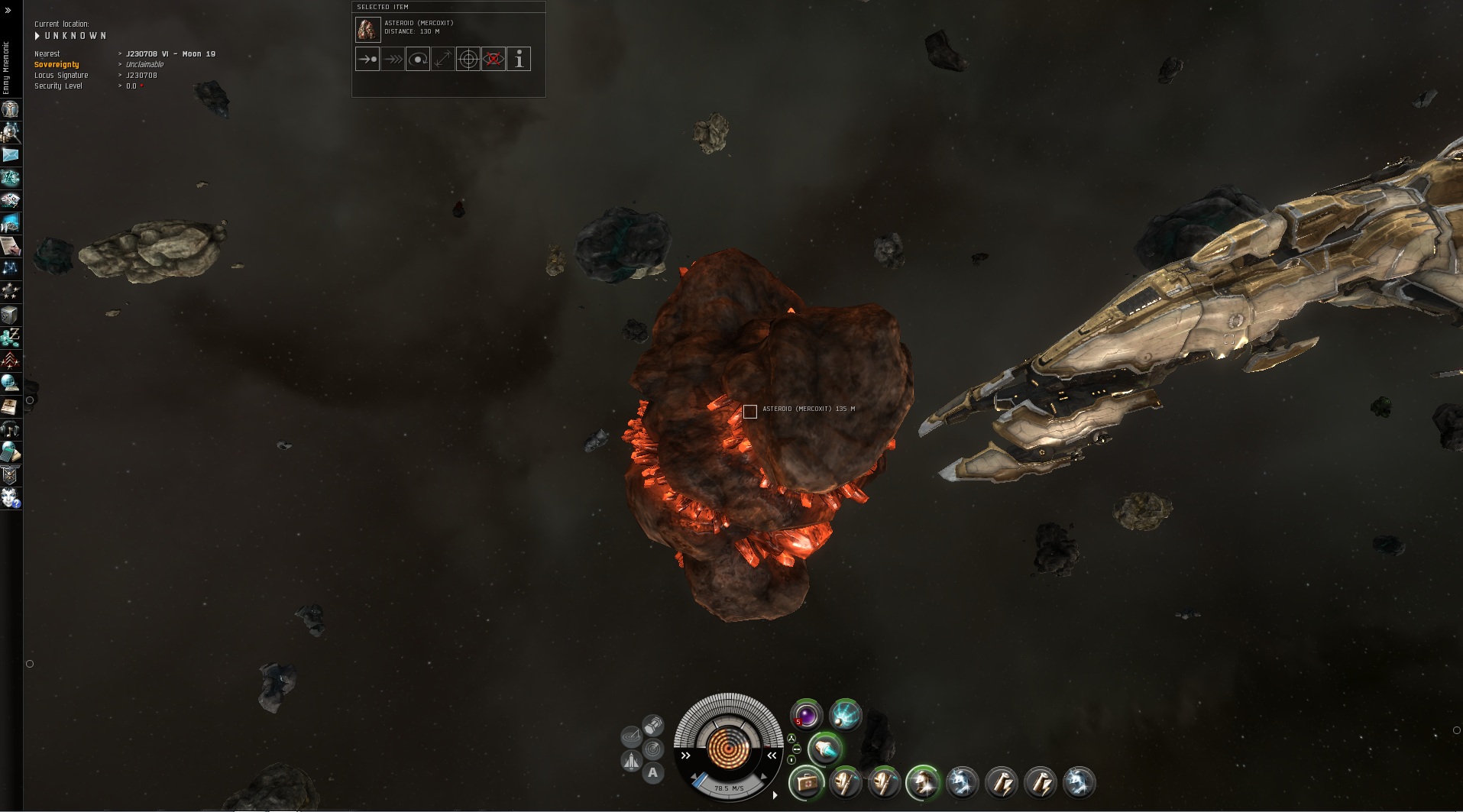The image size is (1463, 812).
Task: Activate the first-aid kit repair module
Action: click(x=806, y=782)
